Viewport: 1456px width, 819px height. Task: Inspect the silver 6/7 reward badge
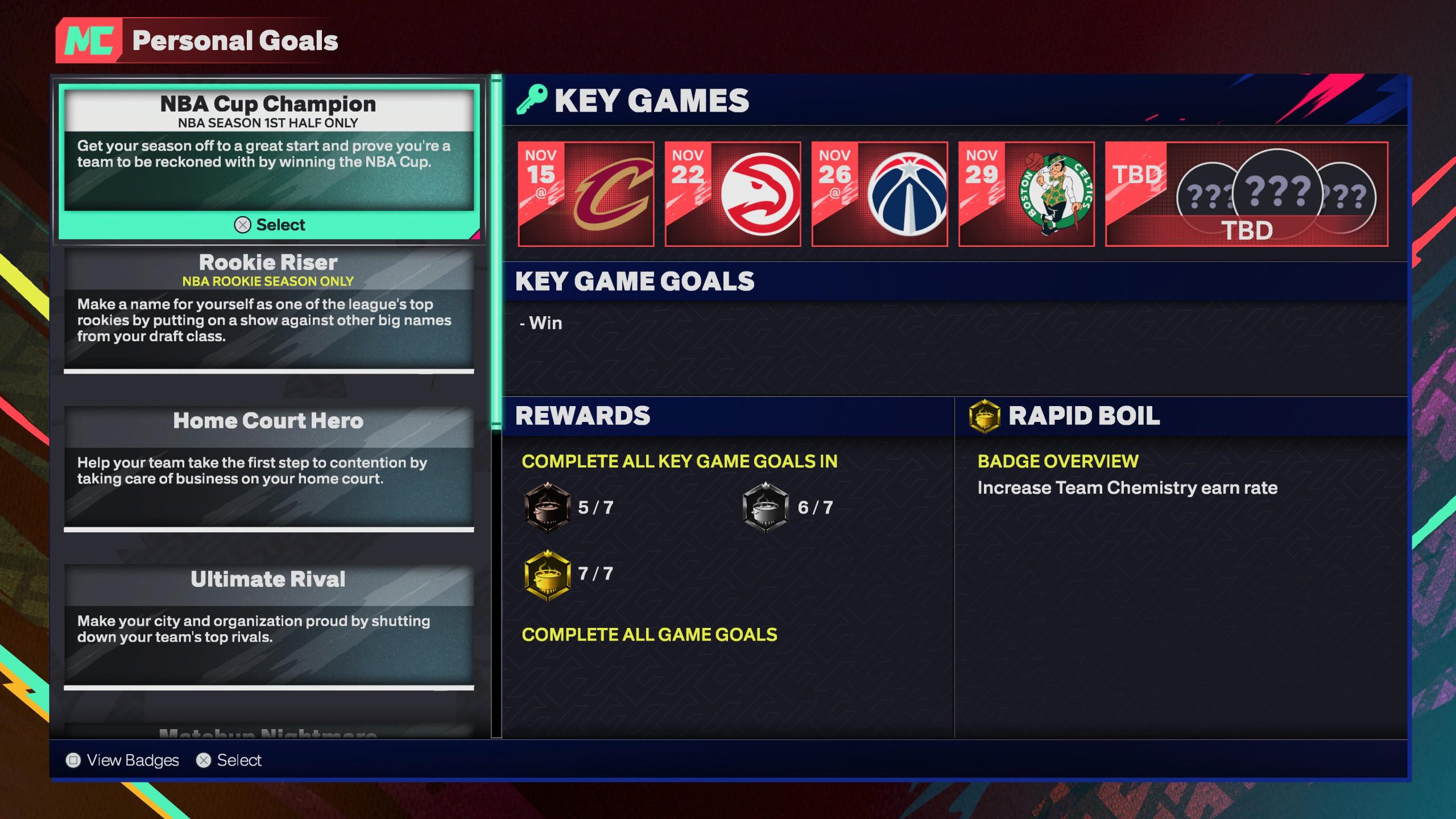pos(766,507)
